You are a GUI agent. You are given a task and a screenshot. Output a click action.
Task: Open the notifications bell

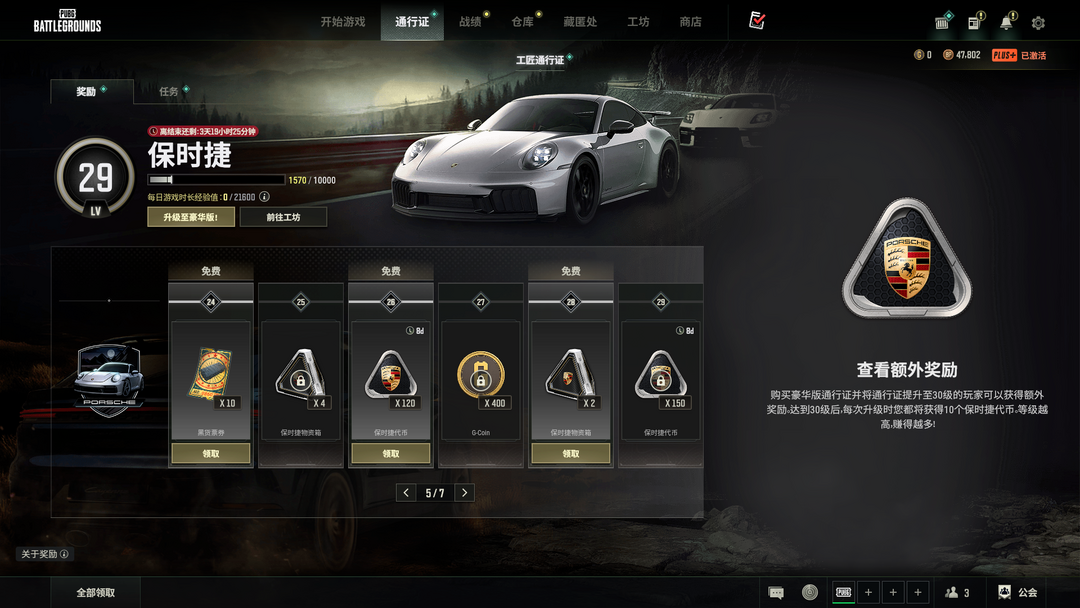click(1006, 23)
